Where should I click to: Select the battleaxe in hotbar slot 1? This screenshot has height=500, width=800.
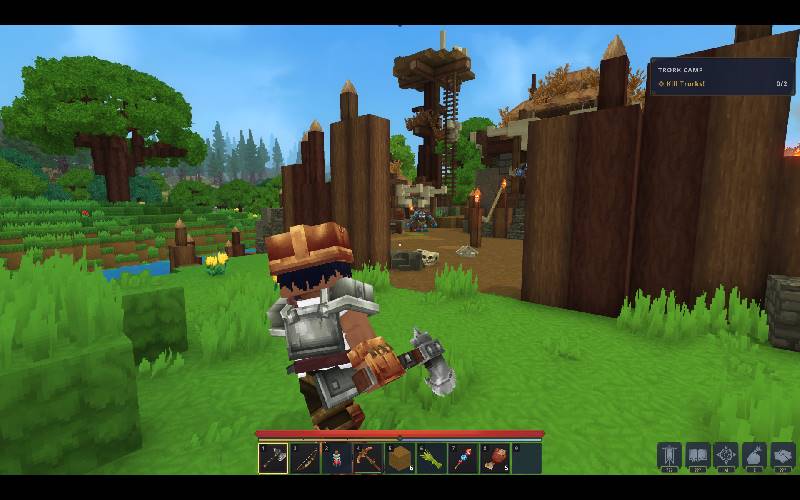click(273, 458)
